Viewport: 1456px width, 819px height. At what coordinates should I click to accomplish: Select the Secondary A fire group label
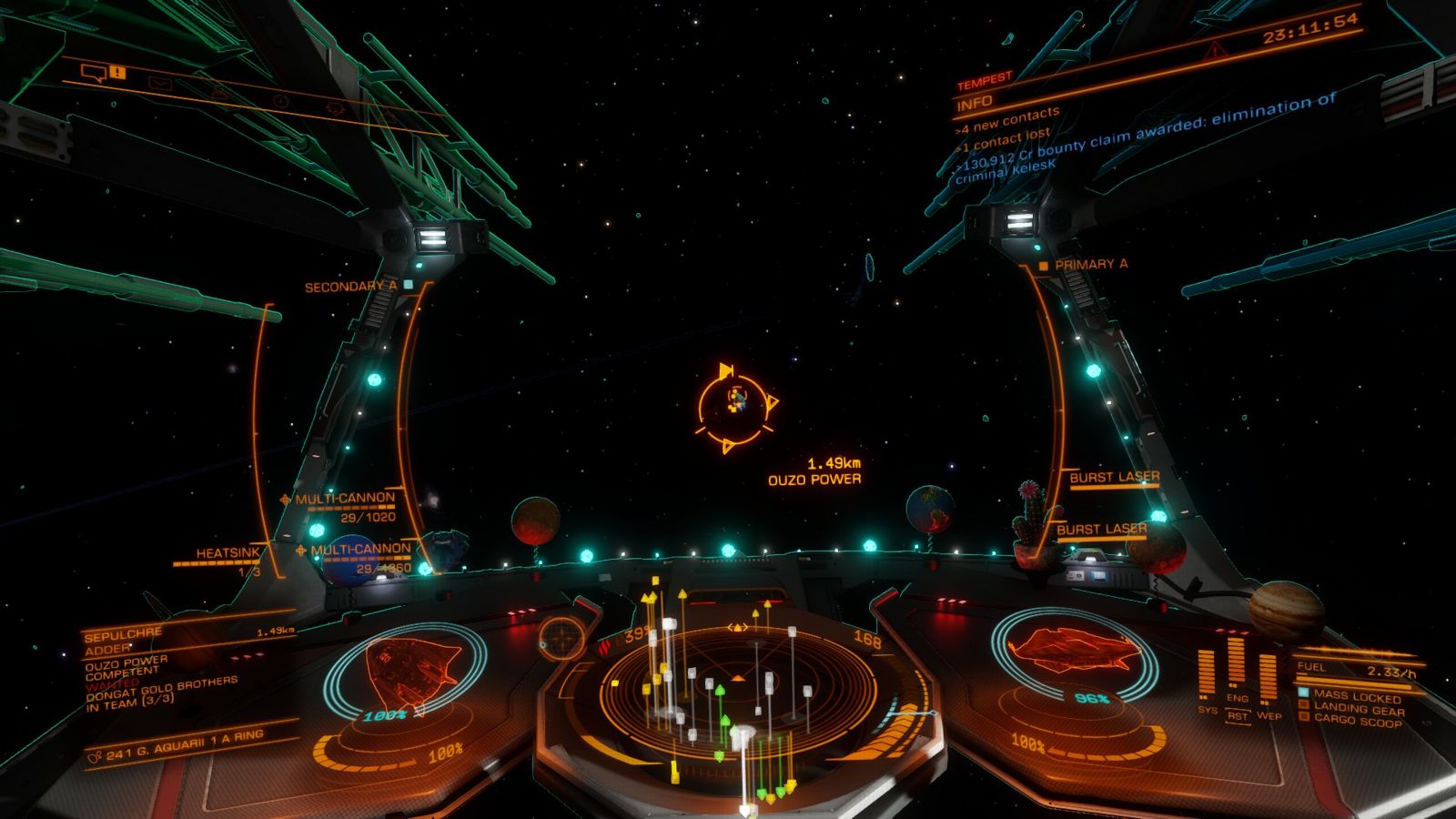[x=350, y=287]
